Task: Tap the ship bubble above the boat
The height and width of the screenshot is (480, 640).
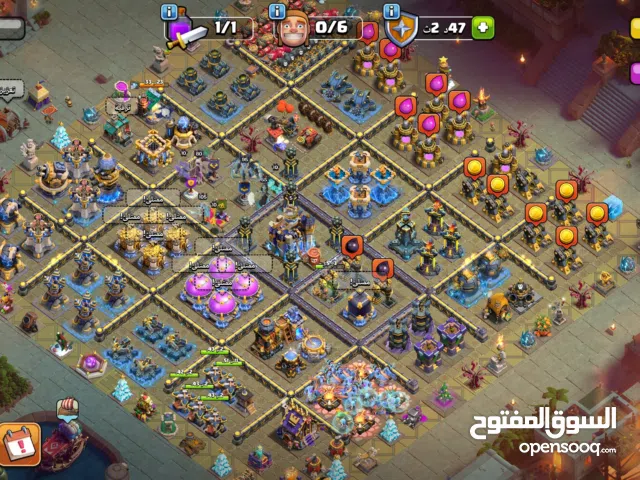Action: (x=67, y=407)
